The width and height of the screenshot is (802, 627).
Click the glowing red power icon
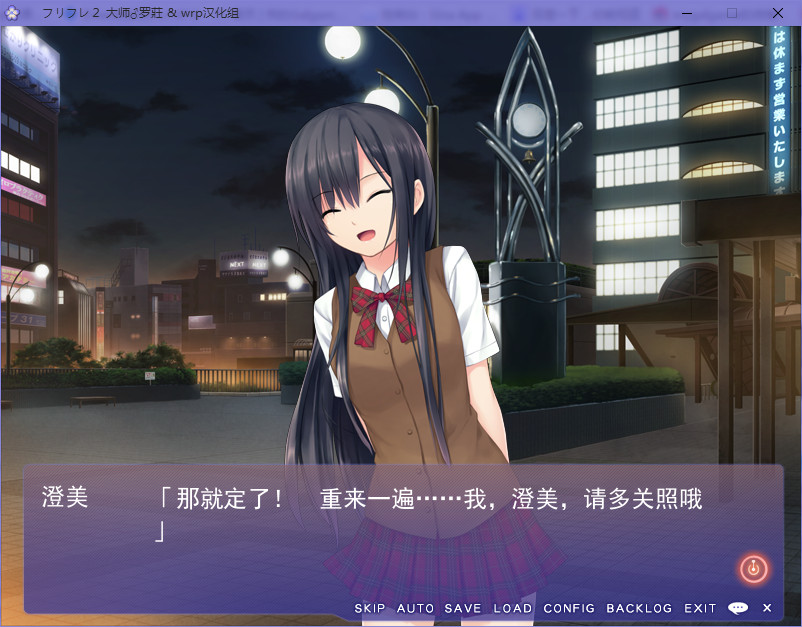tap(753, 569)
